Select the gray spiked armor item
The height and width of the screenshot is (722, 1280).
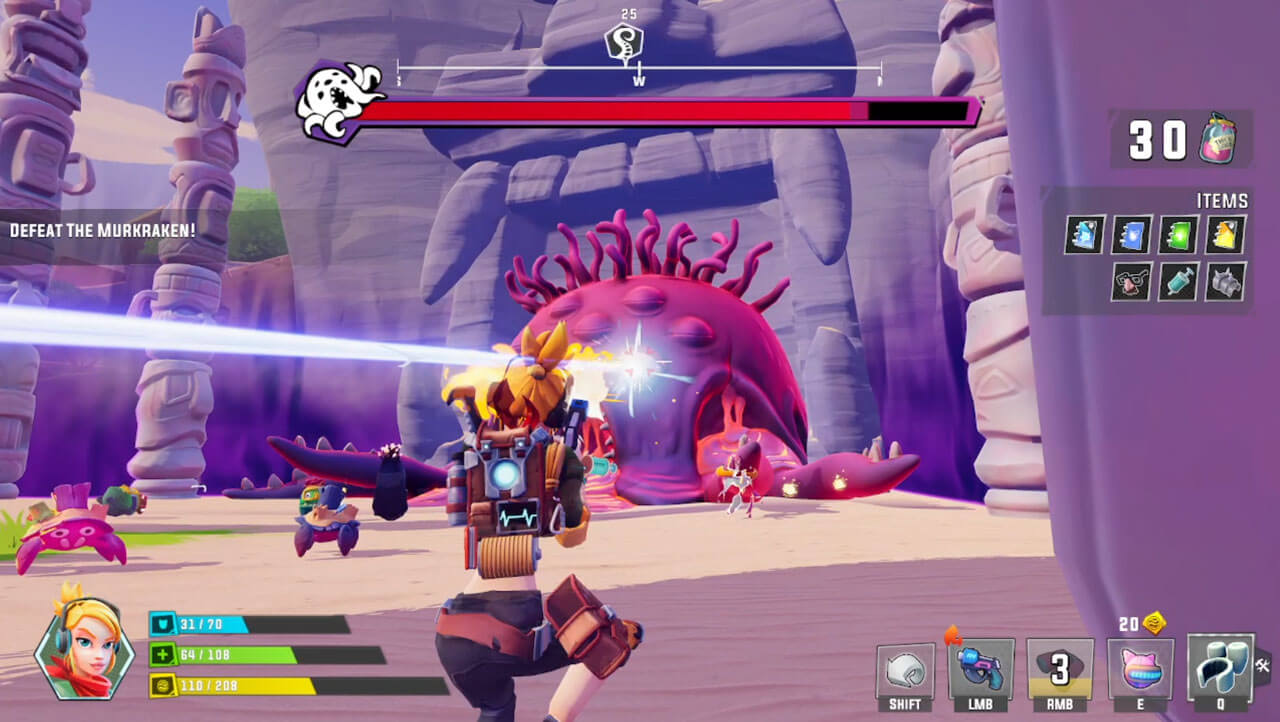(1226, 281)
